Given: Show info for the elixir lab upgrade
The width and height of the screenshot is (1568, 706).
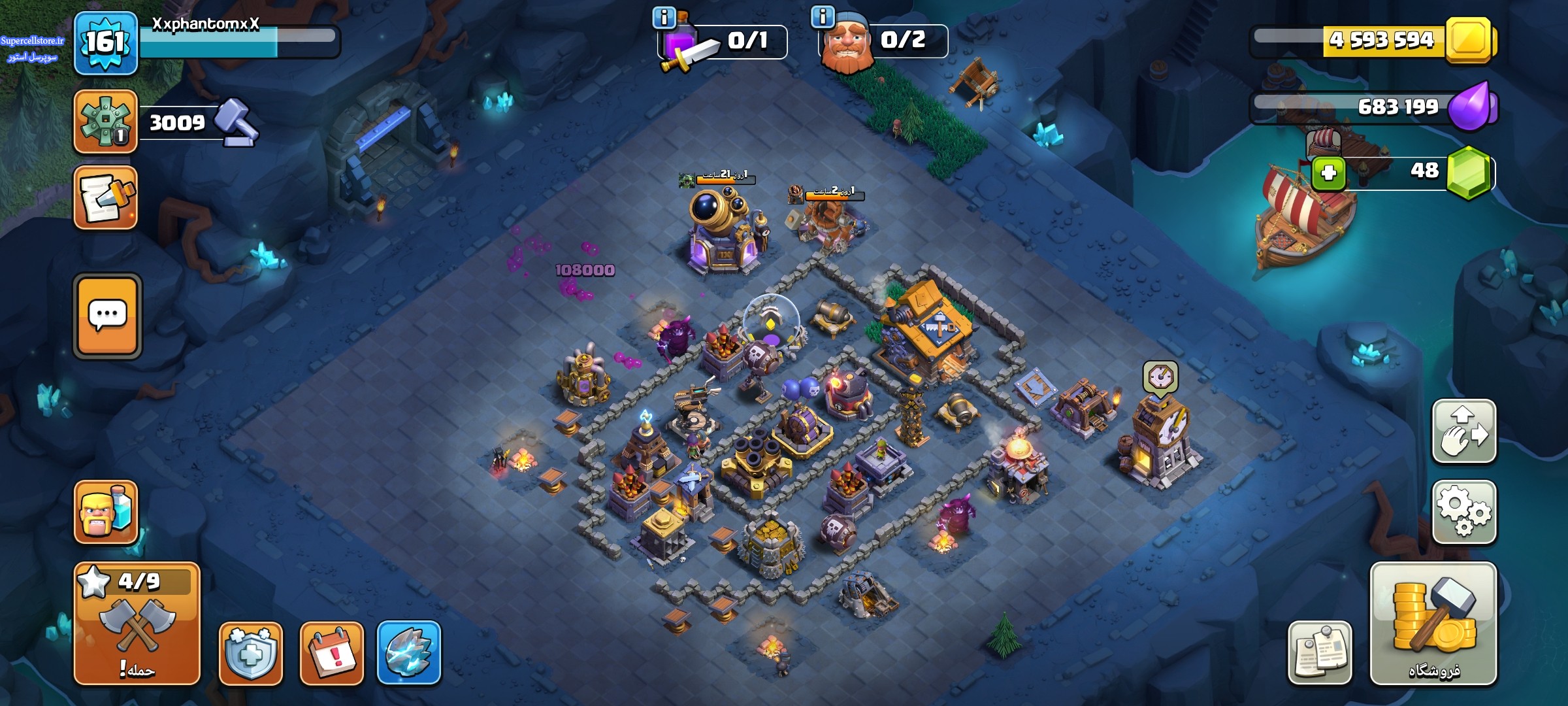Looking at the screenshot, I should [664, 18].
